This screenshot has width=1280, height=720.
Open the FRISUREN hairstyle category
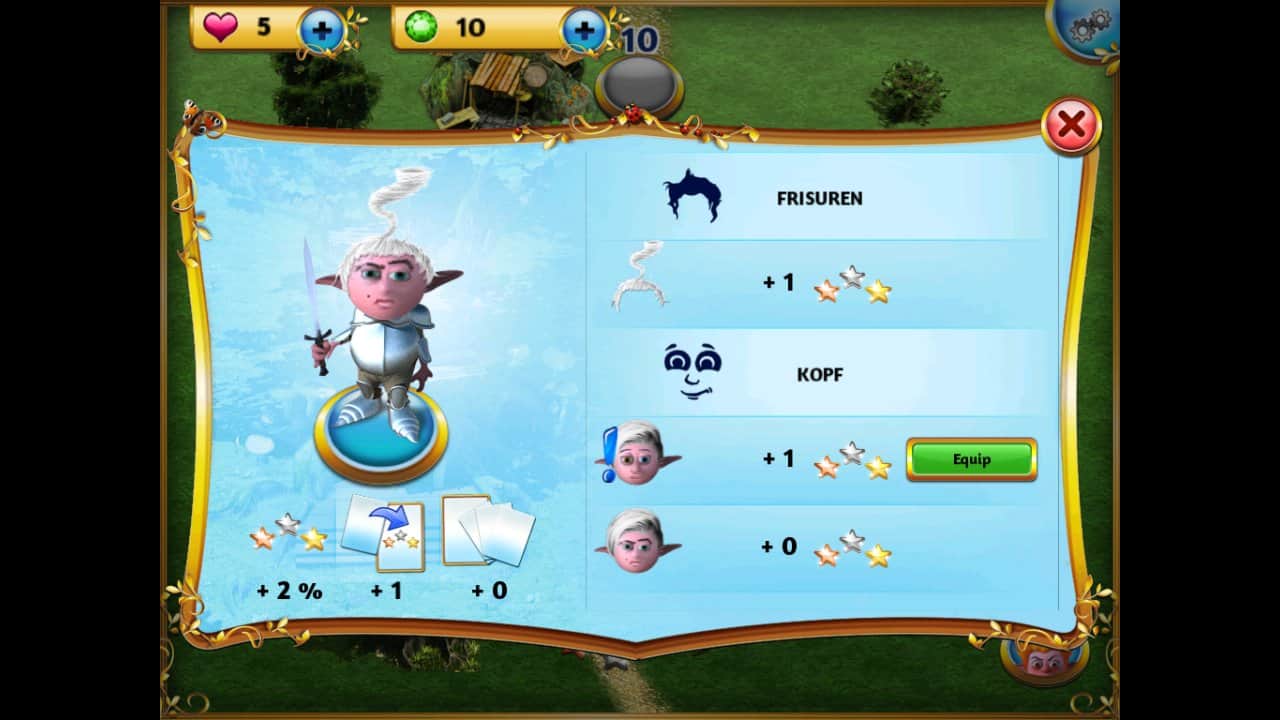[819, 198]
